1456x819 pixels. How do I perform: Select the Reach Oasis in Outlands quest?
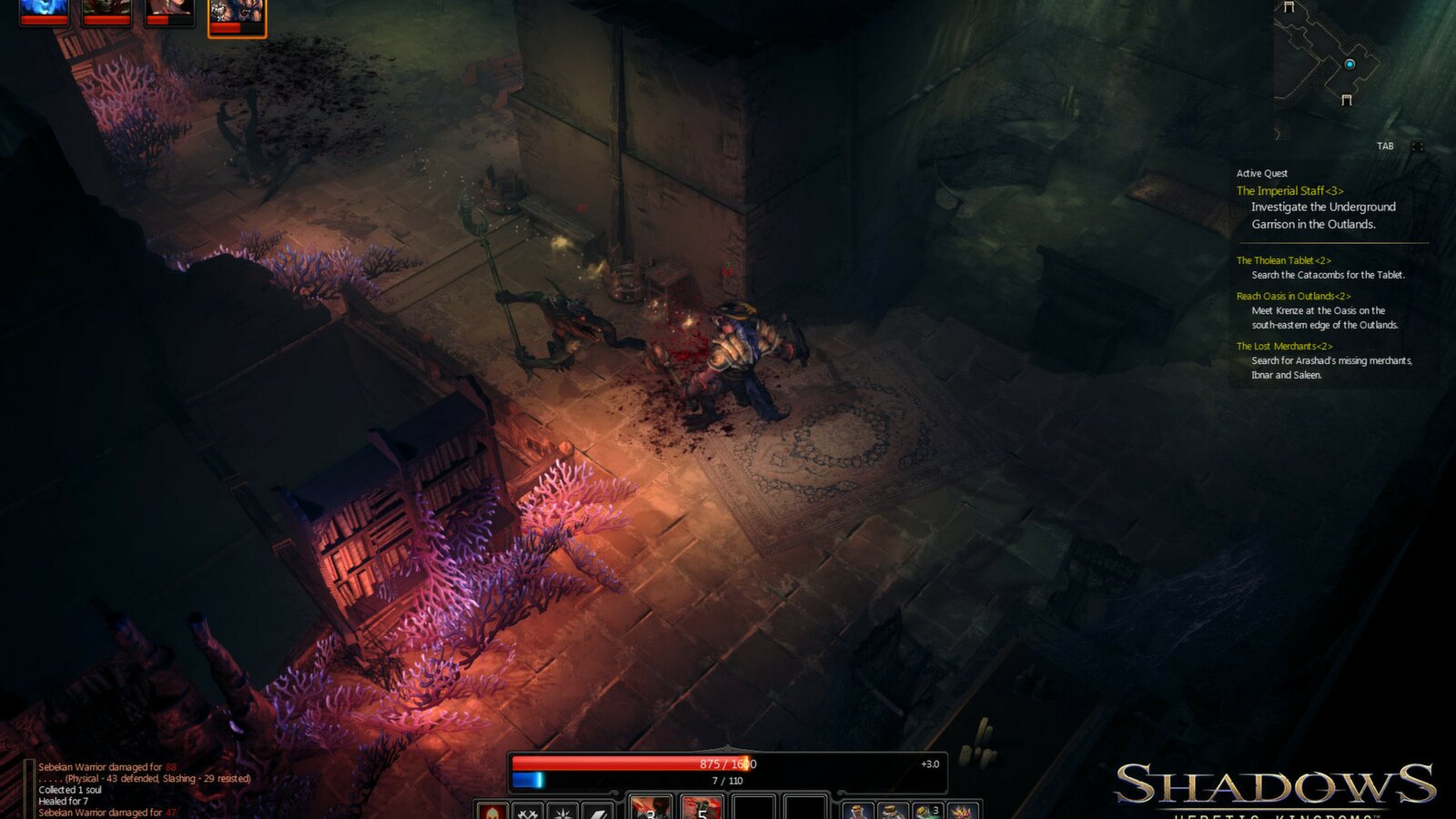(1293, 296)
